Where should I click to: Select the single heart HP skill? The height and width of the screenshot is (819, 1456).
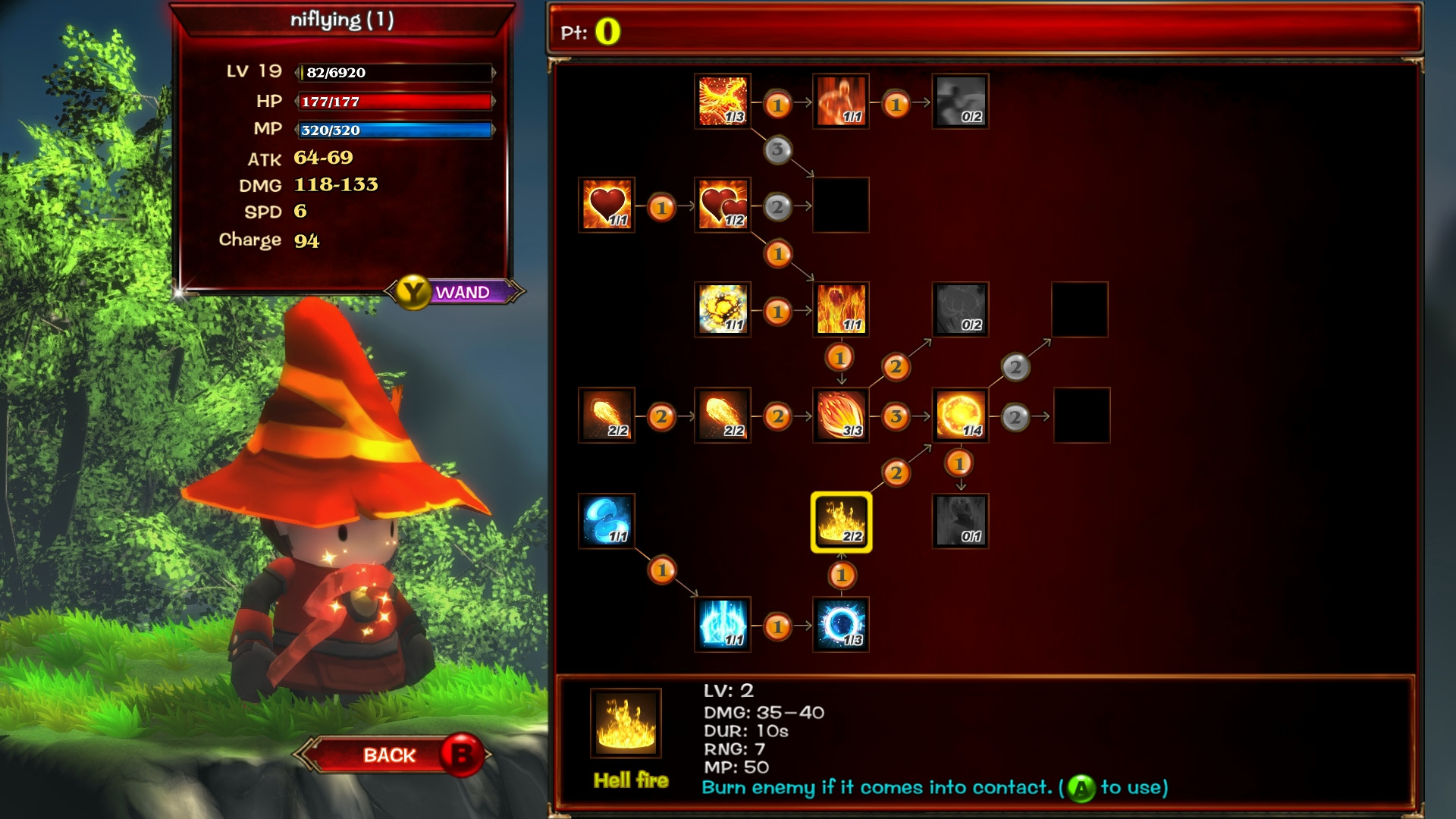[606, 205]
